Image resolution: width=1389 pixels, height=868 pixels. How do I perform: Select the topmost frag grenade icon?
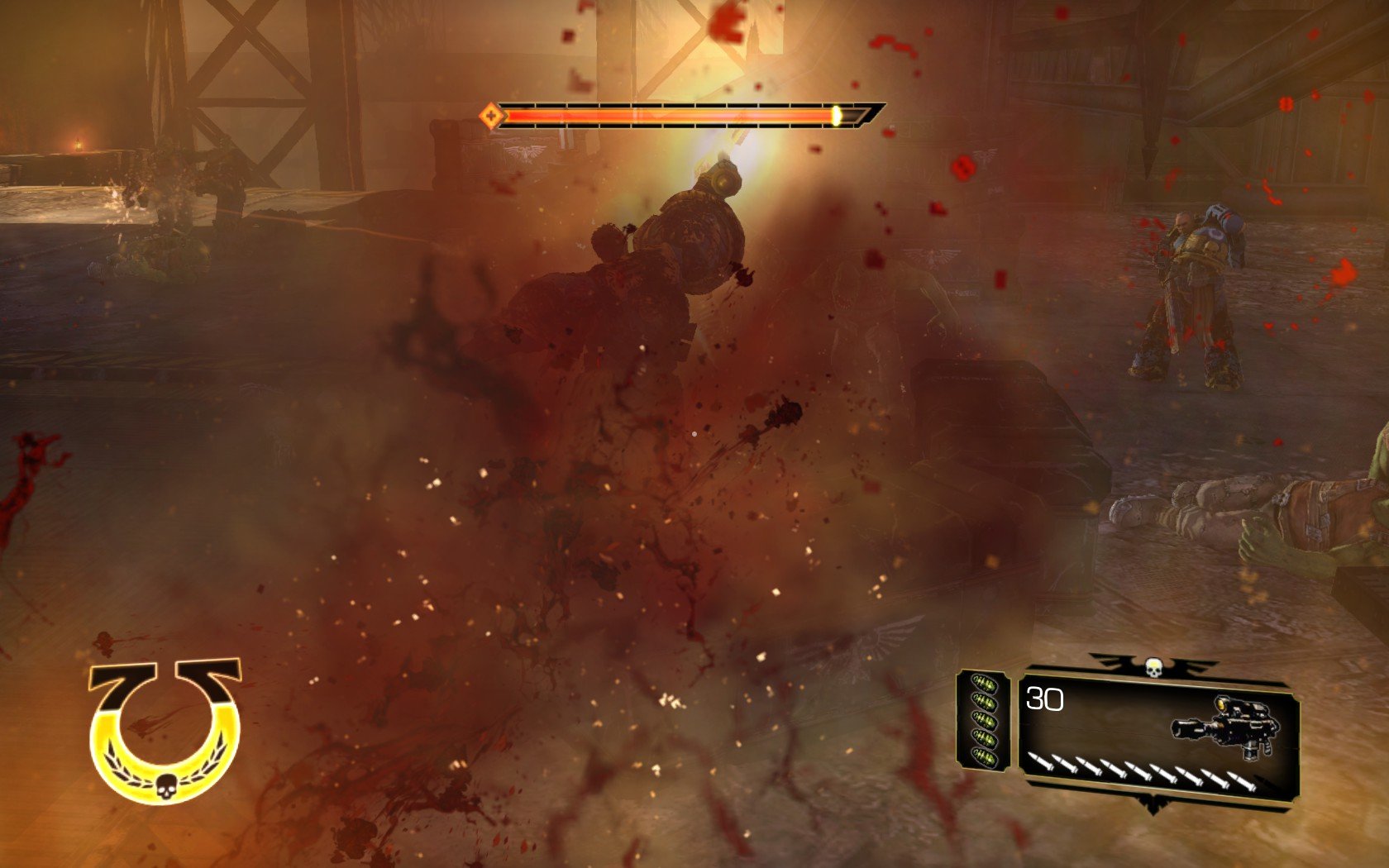984,684
